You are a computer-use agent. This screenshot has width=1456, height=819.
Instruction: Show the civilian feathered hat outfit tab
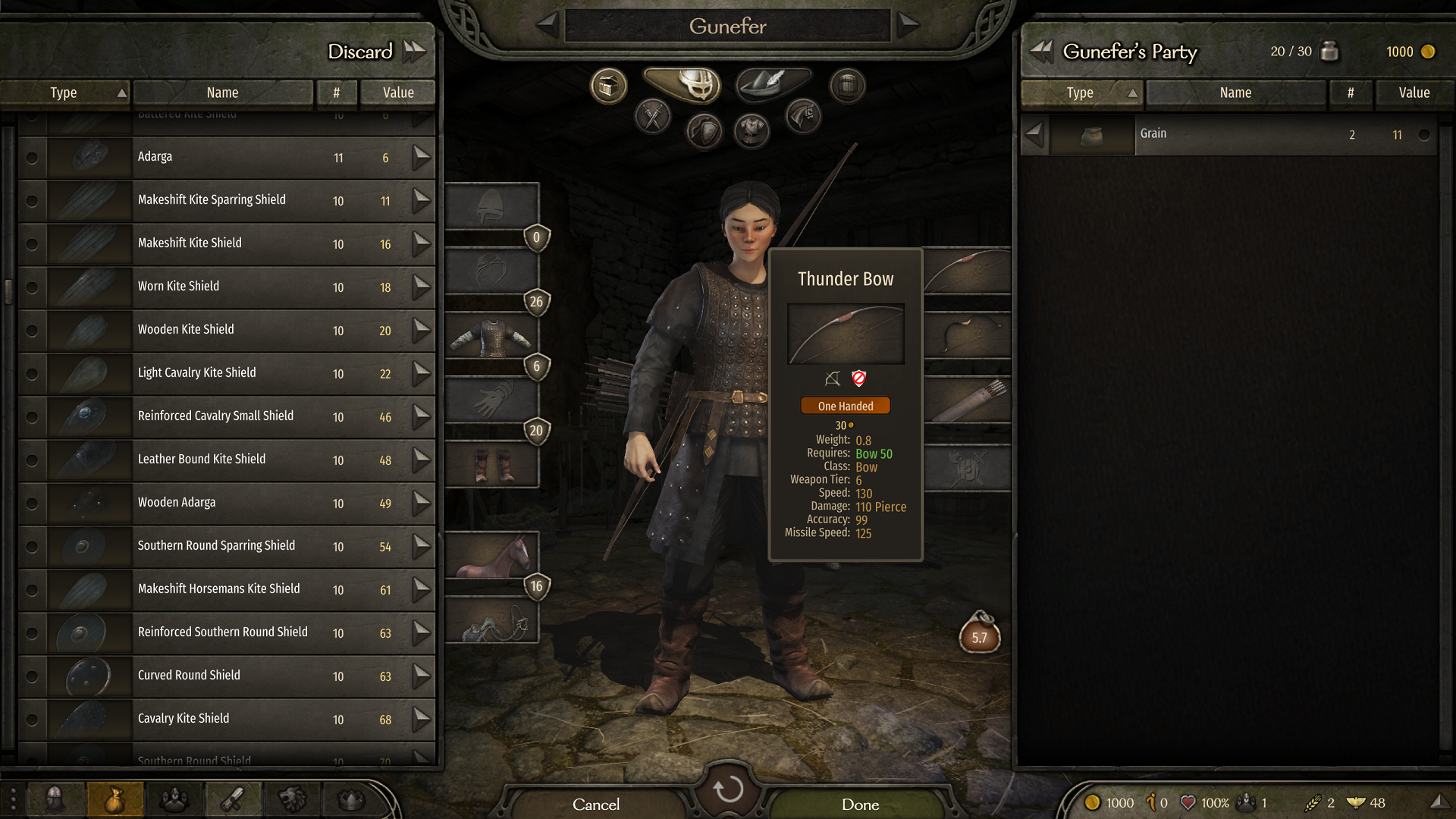pos(772,83)
